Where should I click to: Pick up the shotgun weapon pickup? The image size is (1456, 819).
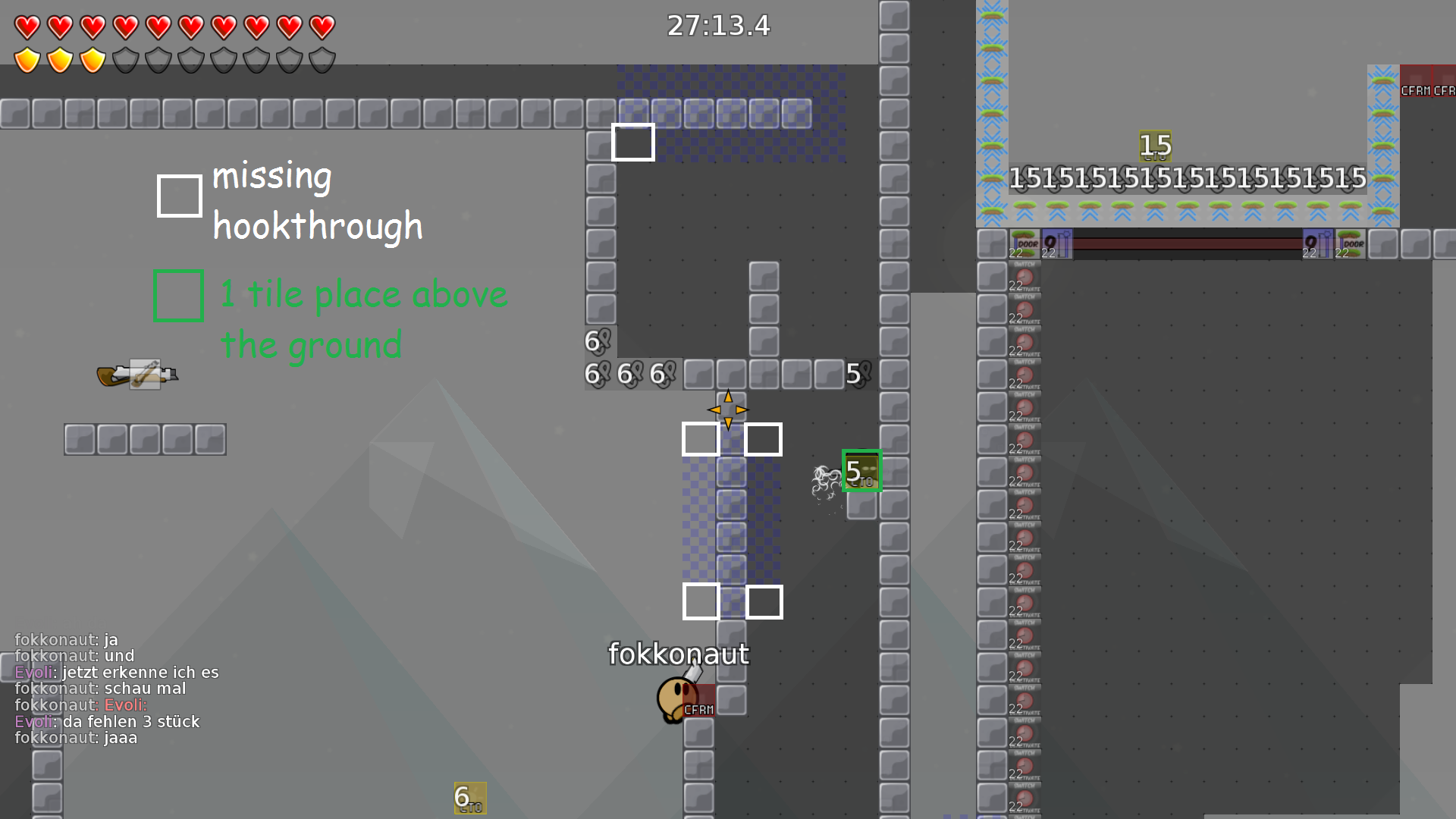pyautogui.click(x=138, y=373)
